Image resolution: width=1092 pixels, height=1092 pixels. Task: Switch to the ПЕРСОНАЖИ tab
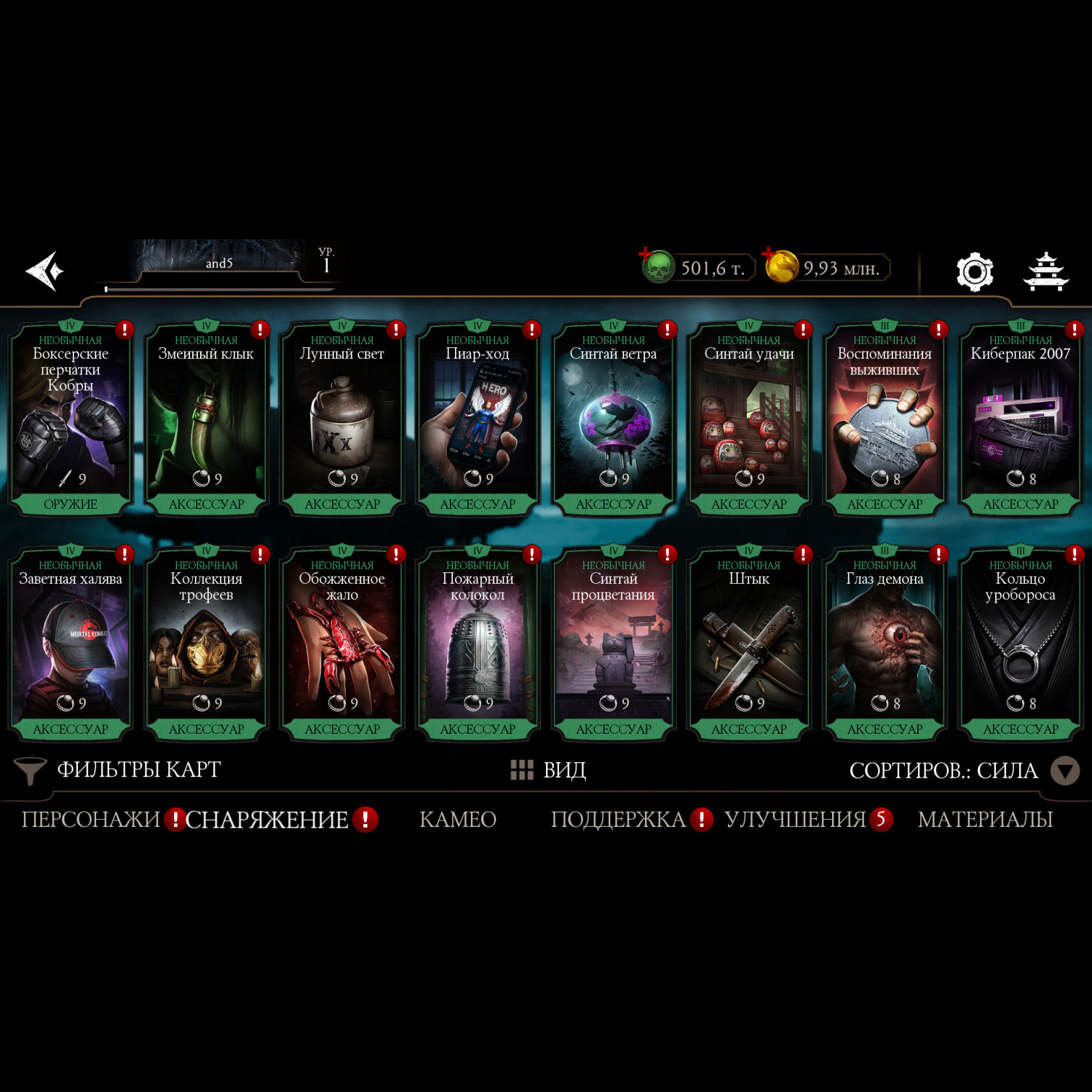[90, 820]
